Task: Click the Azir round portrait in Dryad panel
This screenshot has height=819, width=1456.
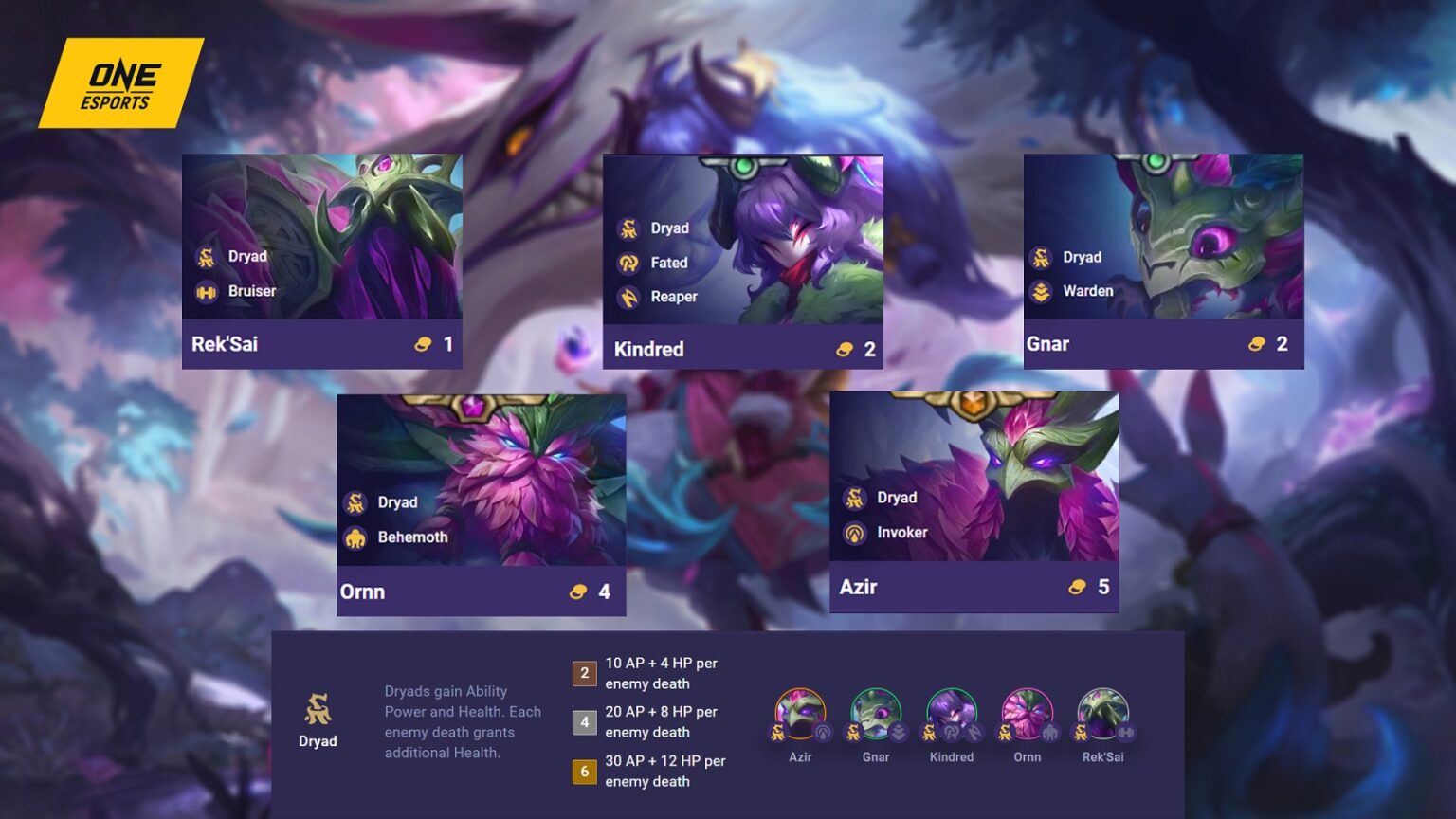Action: point(800,715)
